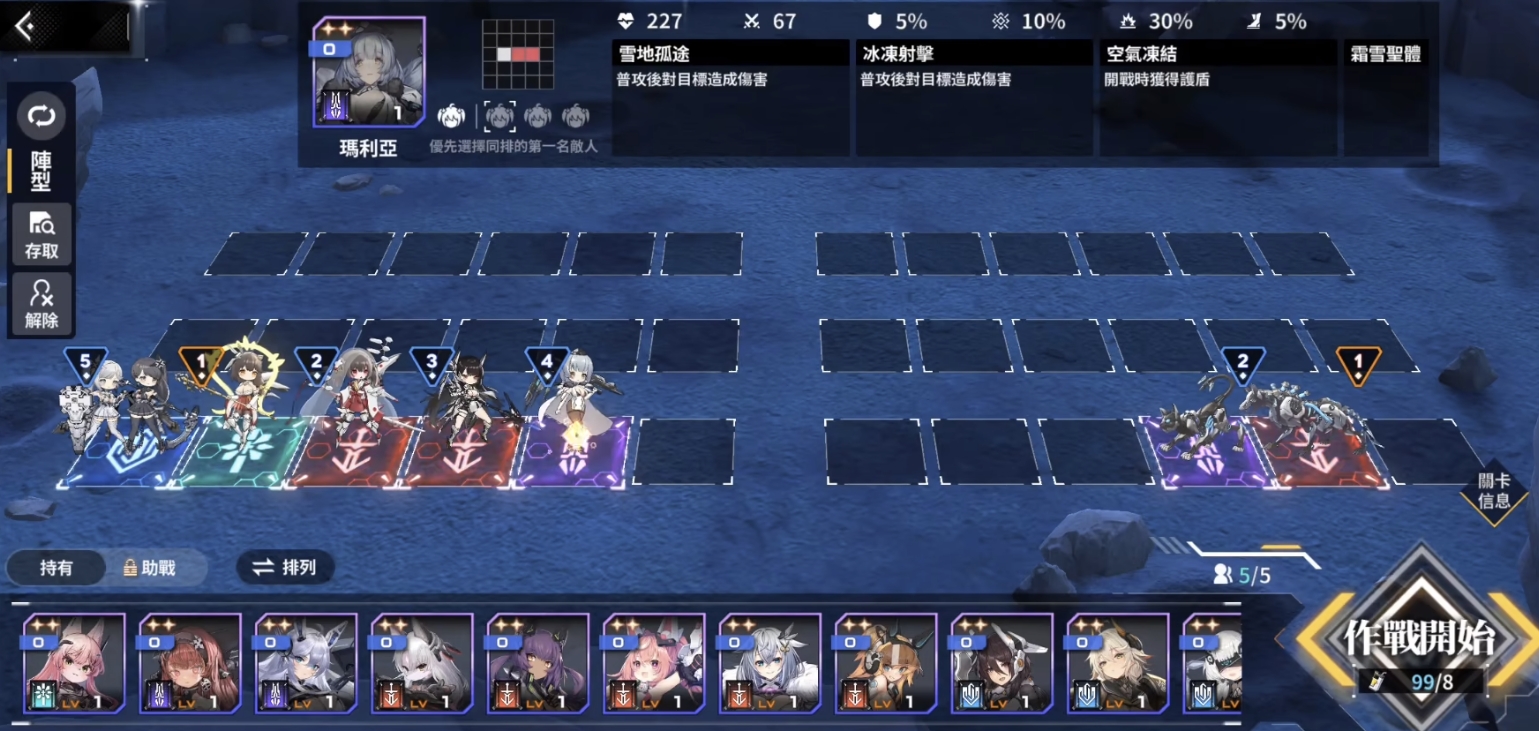Select the purple-haired unit card in roster

(538, 662)
